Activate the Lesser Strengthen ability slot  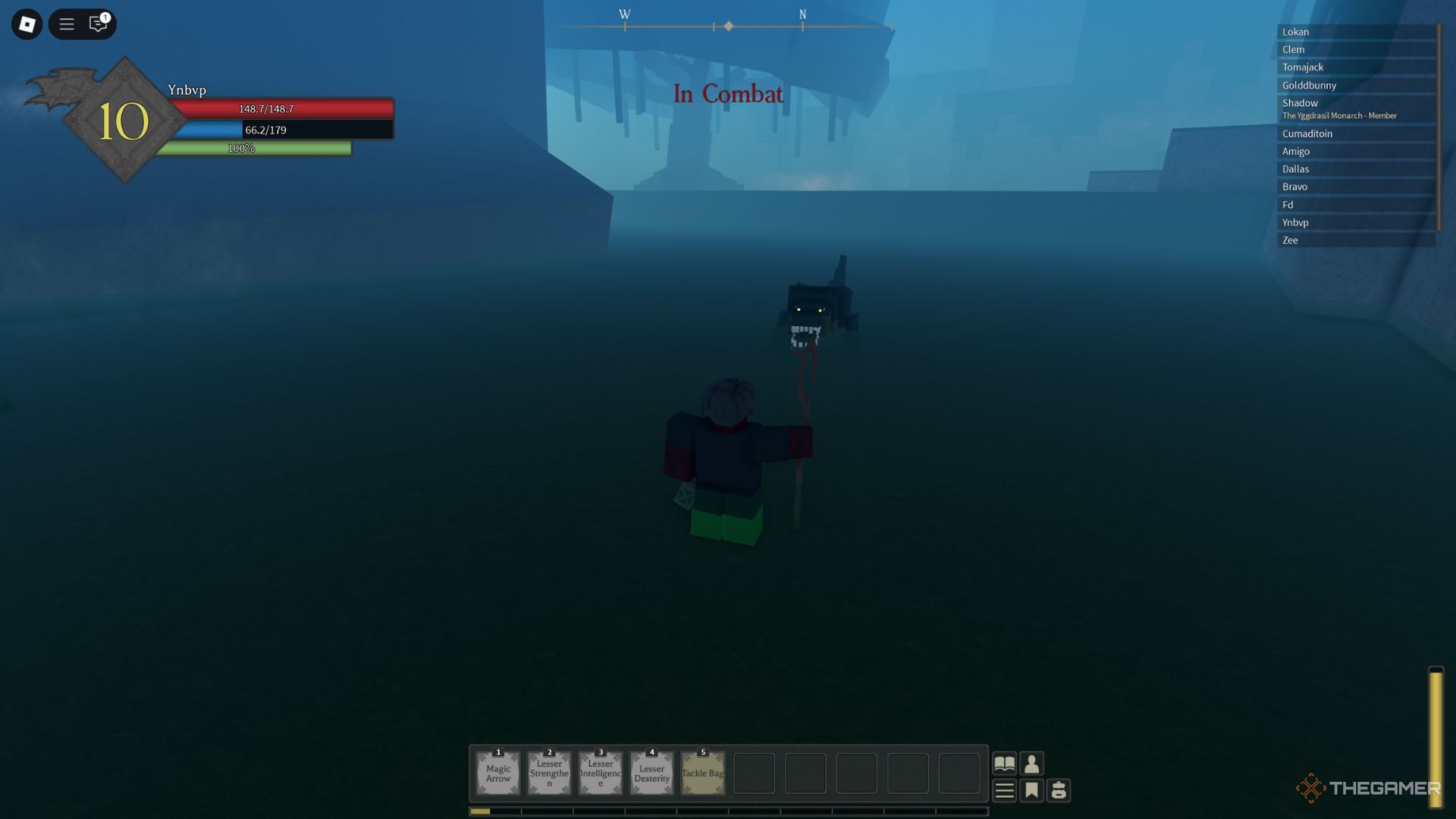(x=548, y=772)
